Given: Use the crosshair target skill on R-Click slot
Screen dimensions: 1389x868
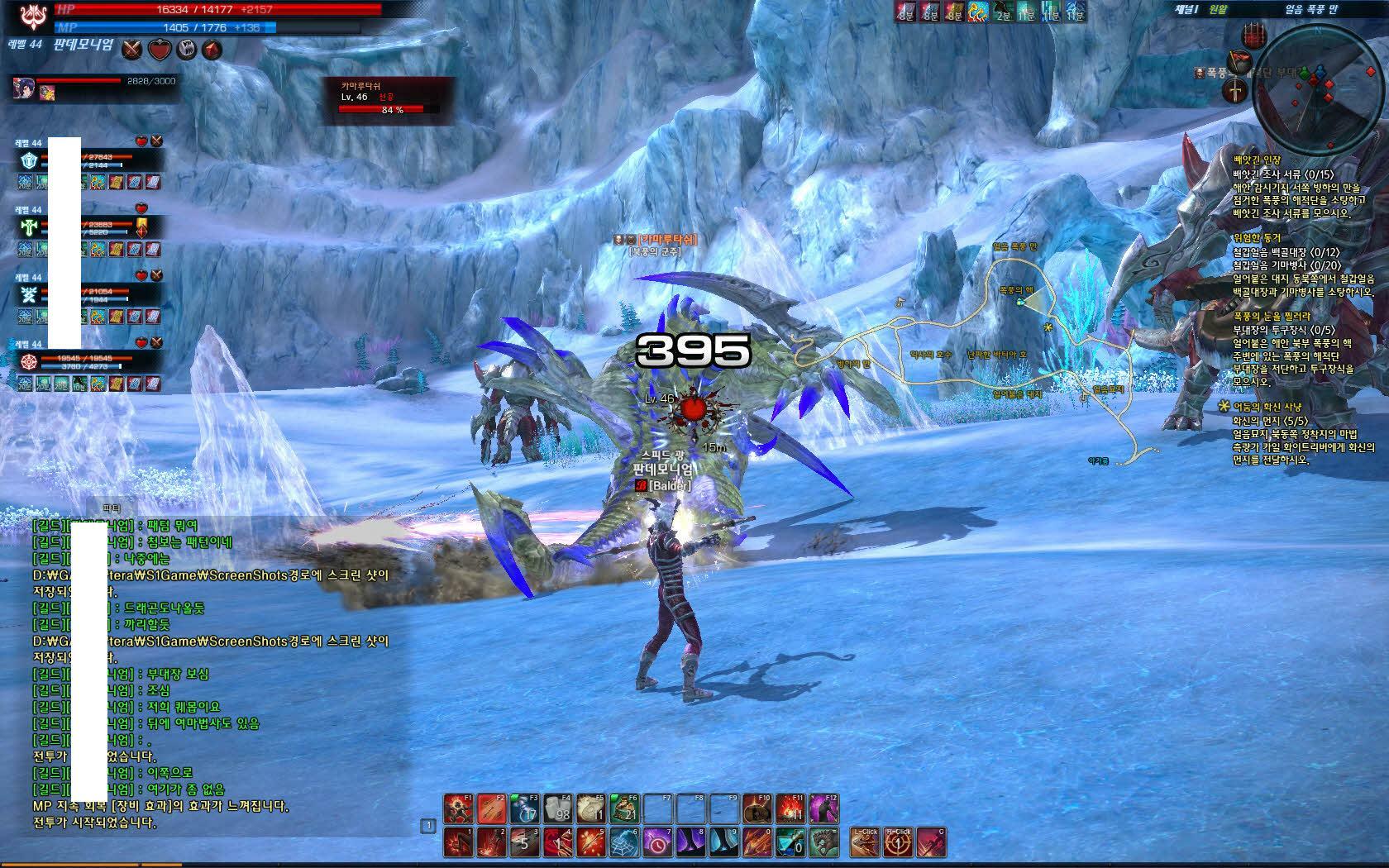Looking at the screenshot, I should pyautogui.click(x=898, y=842).
